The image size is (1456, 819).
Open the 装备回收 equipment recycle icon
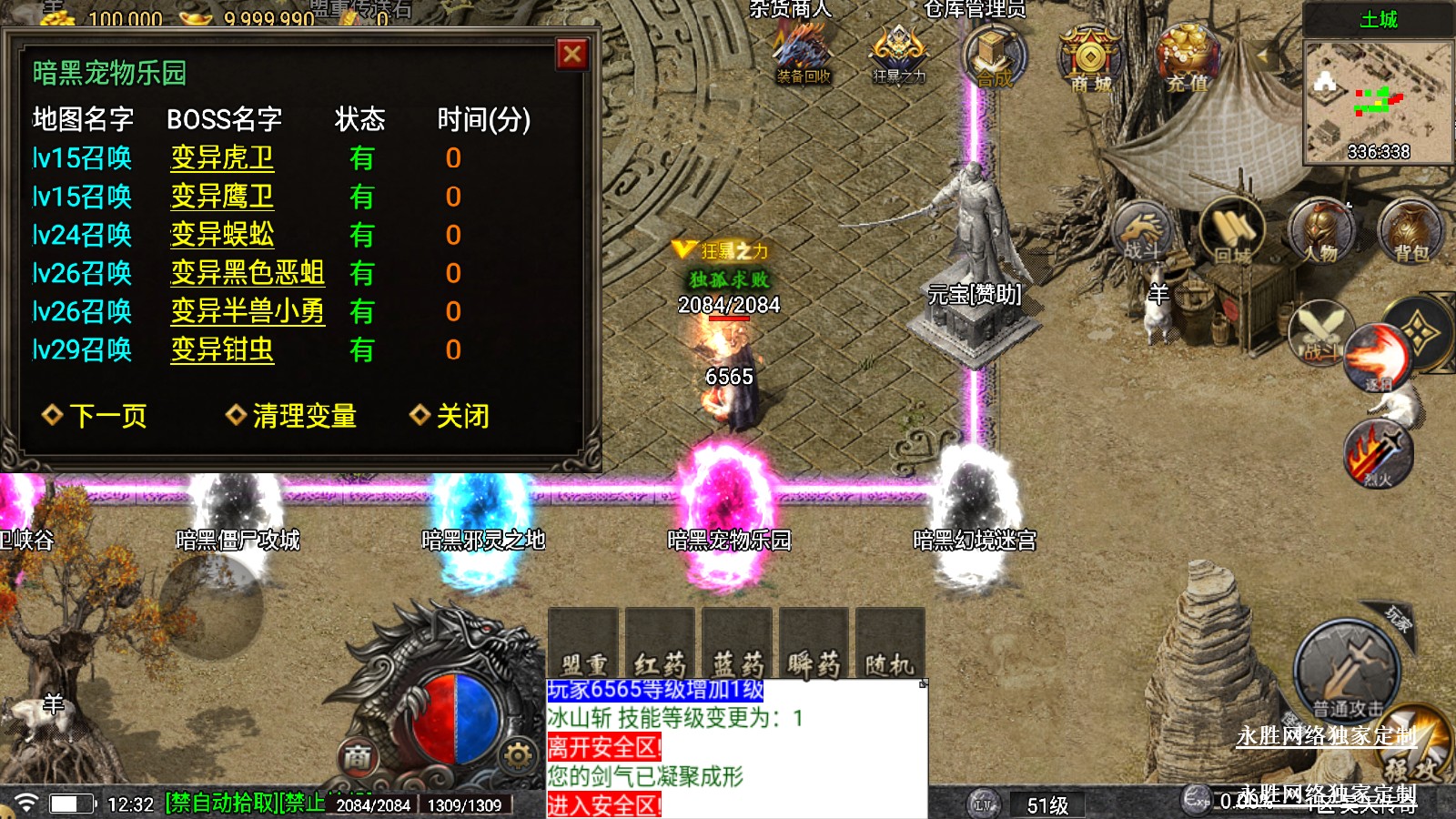(803, 56)
